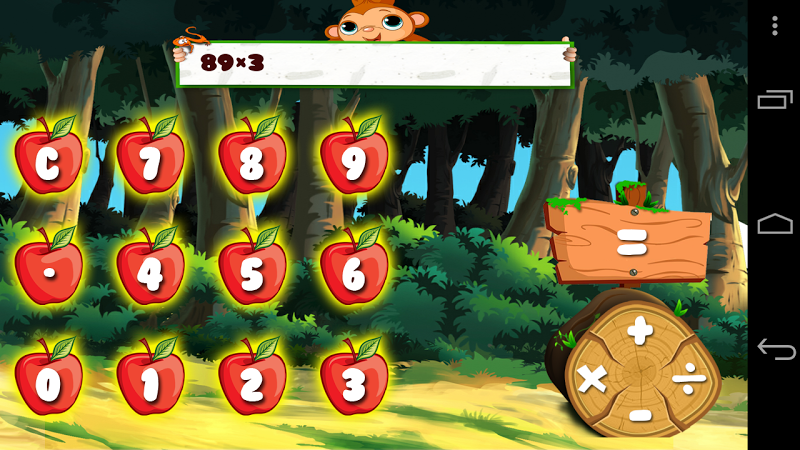Hit the equals sign on the wooden board

(x=629, y=242)
